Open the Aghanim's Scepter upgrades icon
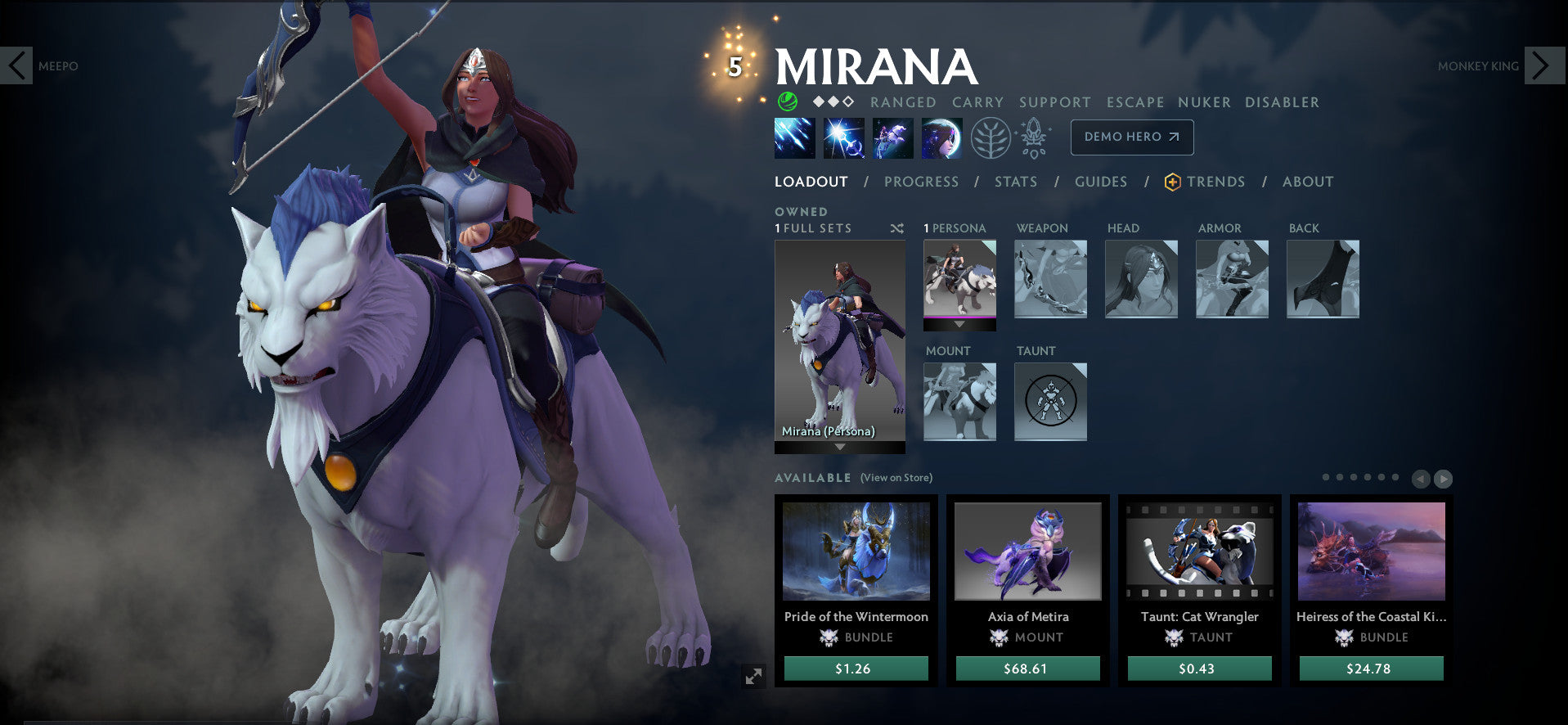 click(x=1033, y=137)
